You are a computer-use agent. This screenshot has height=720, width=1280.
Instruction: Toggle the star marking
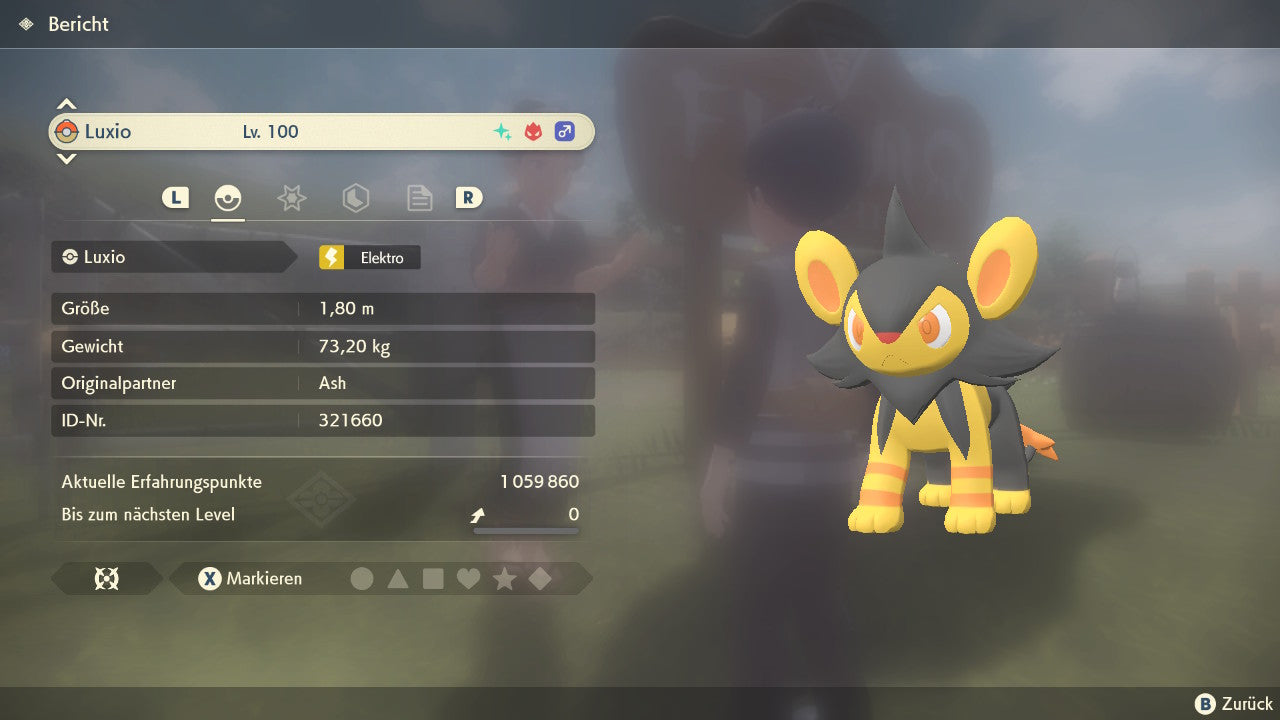pyautogui.click(x=504, y=578)
